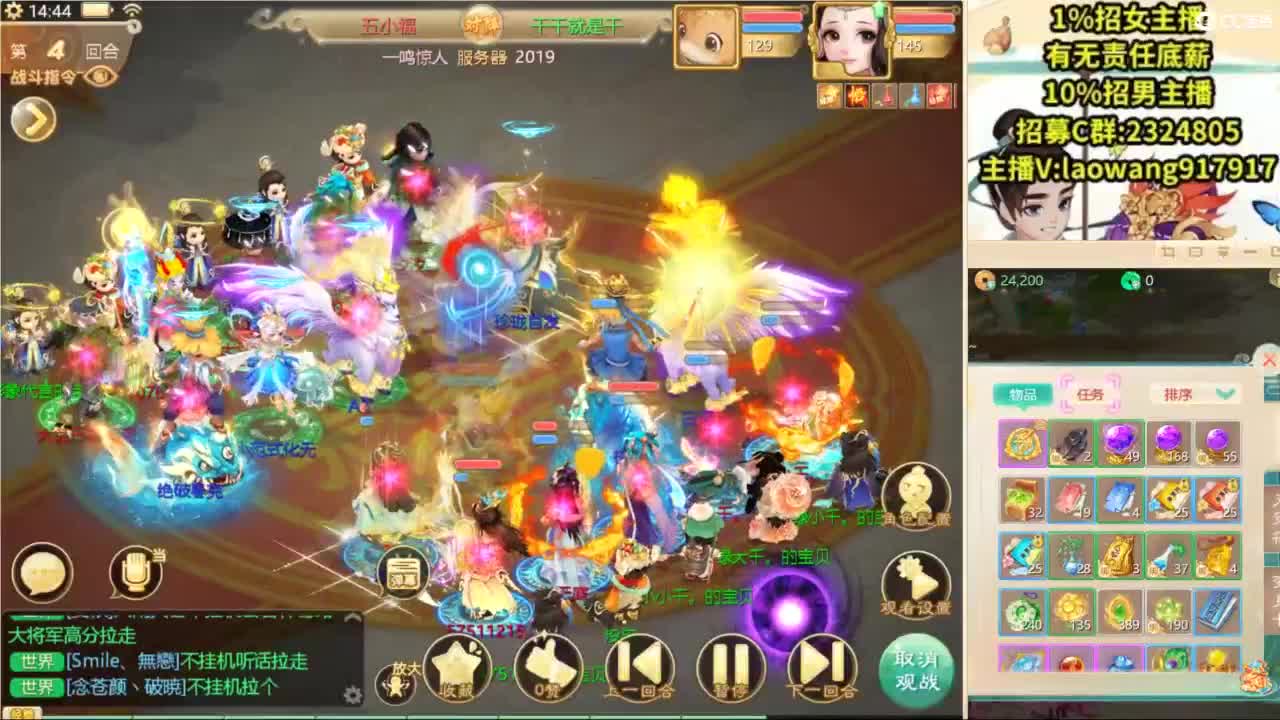
Task: Switch to the 任务 tab
Action: tap(1093, 393)
